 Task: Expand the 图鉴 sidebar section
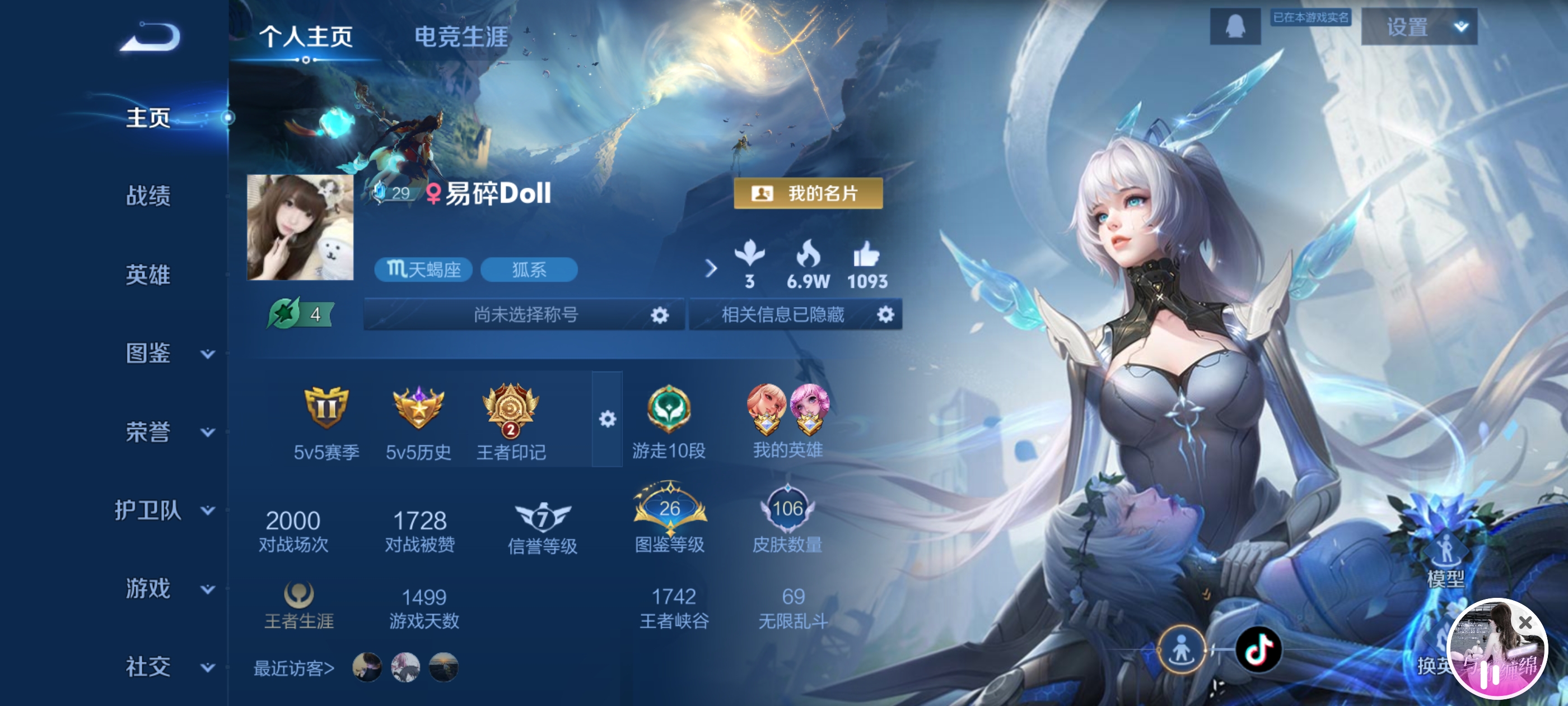(148, 355)
